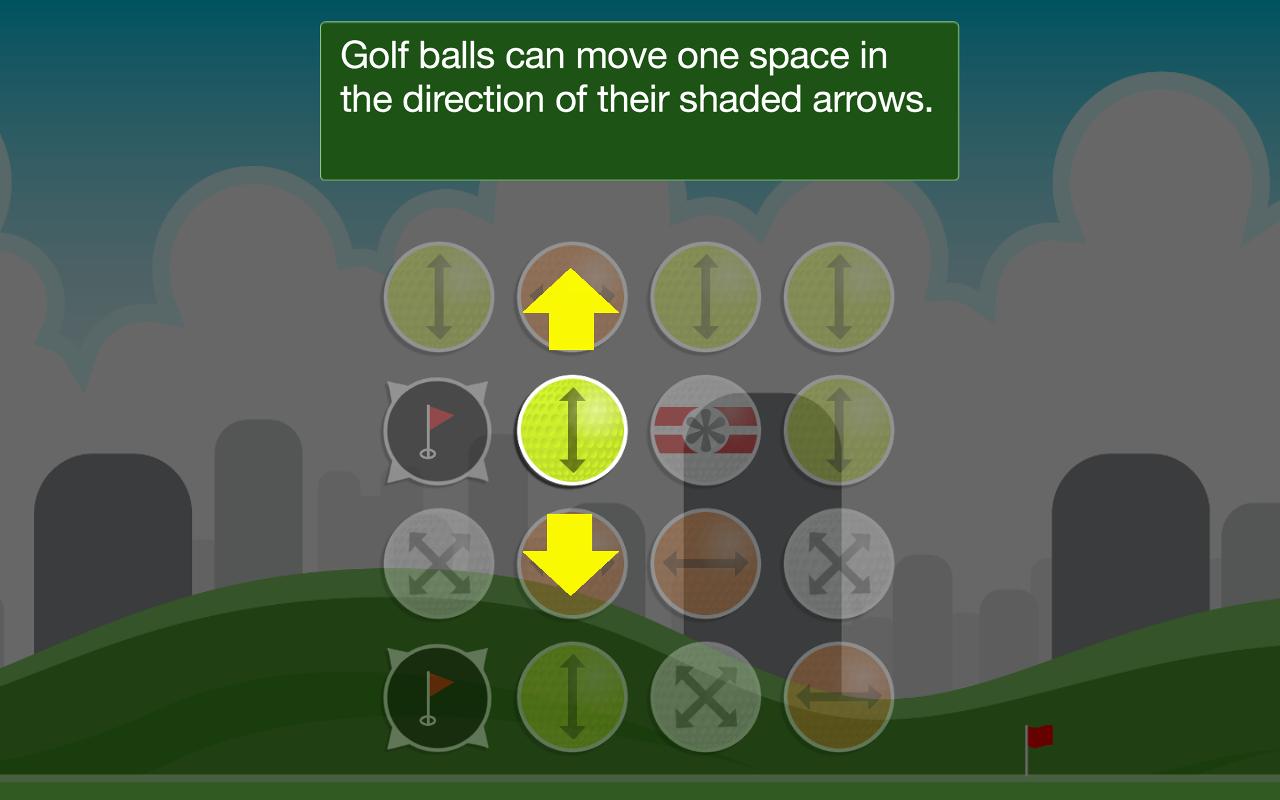
Task: Select the green ball third in the top row
Action: (x=705, y=297)
